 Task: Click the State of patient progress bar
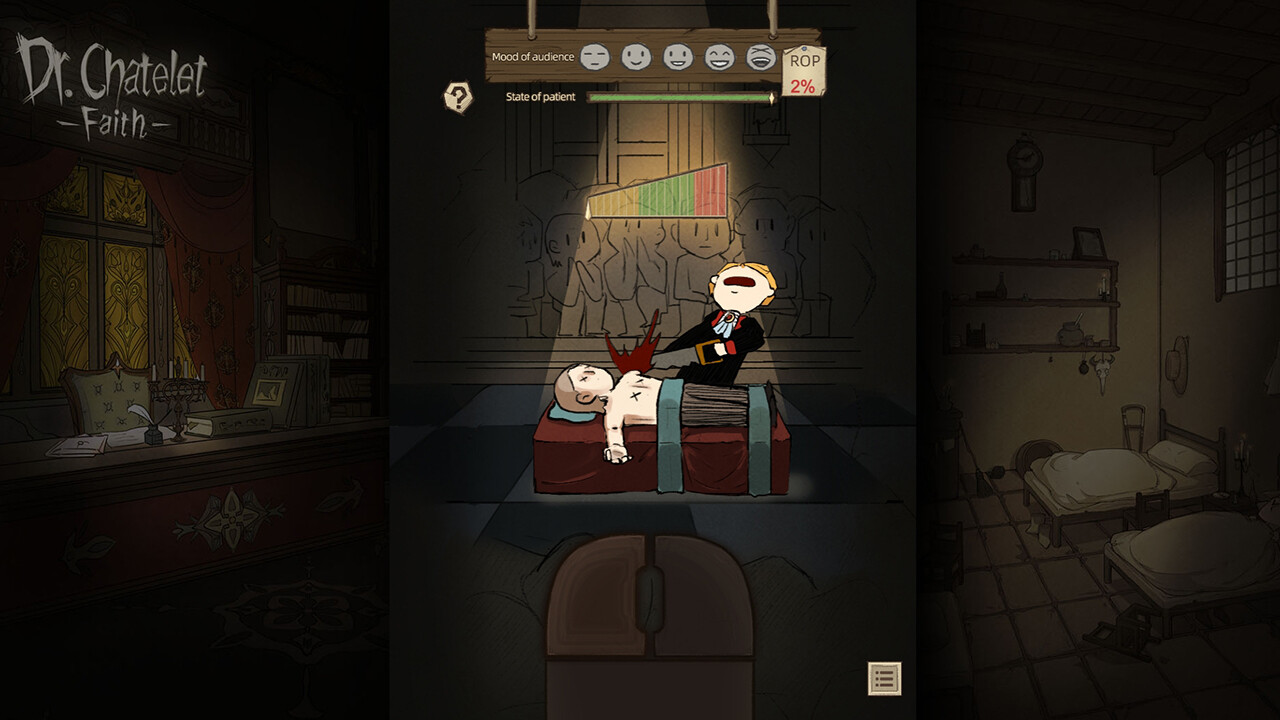680,98
